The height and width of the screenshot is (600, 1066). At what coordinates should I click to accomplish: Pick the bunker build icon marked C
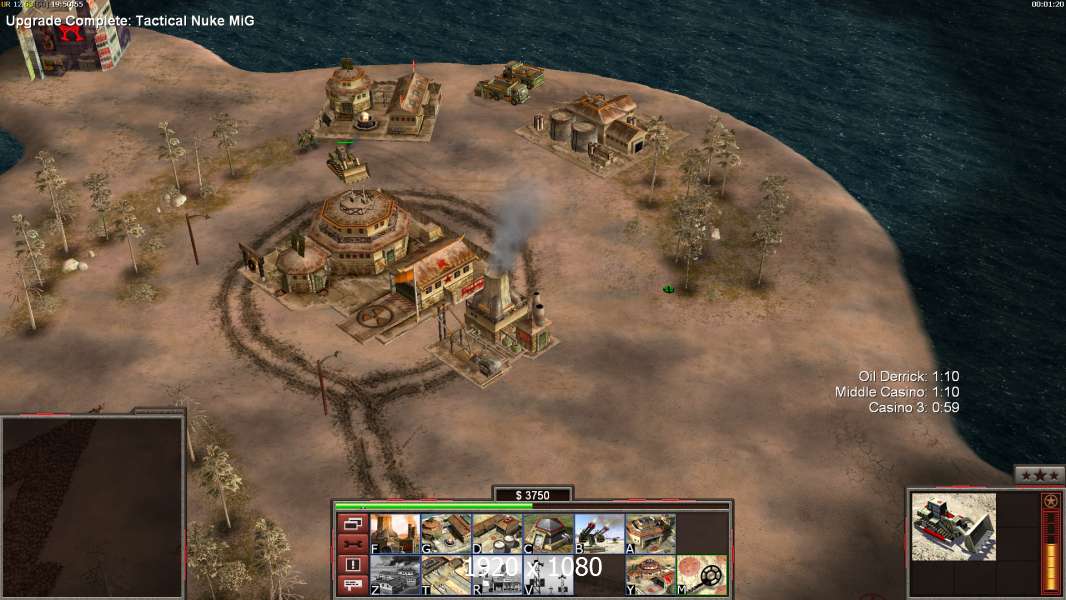tap(548, 534)
